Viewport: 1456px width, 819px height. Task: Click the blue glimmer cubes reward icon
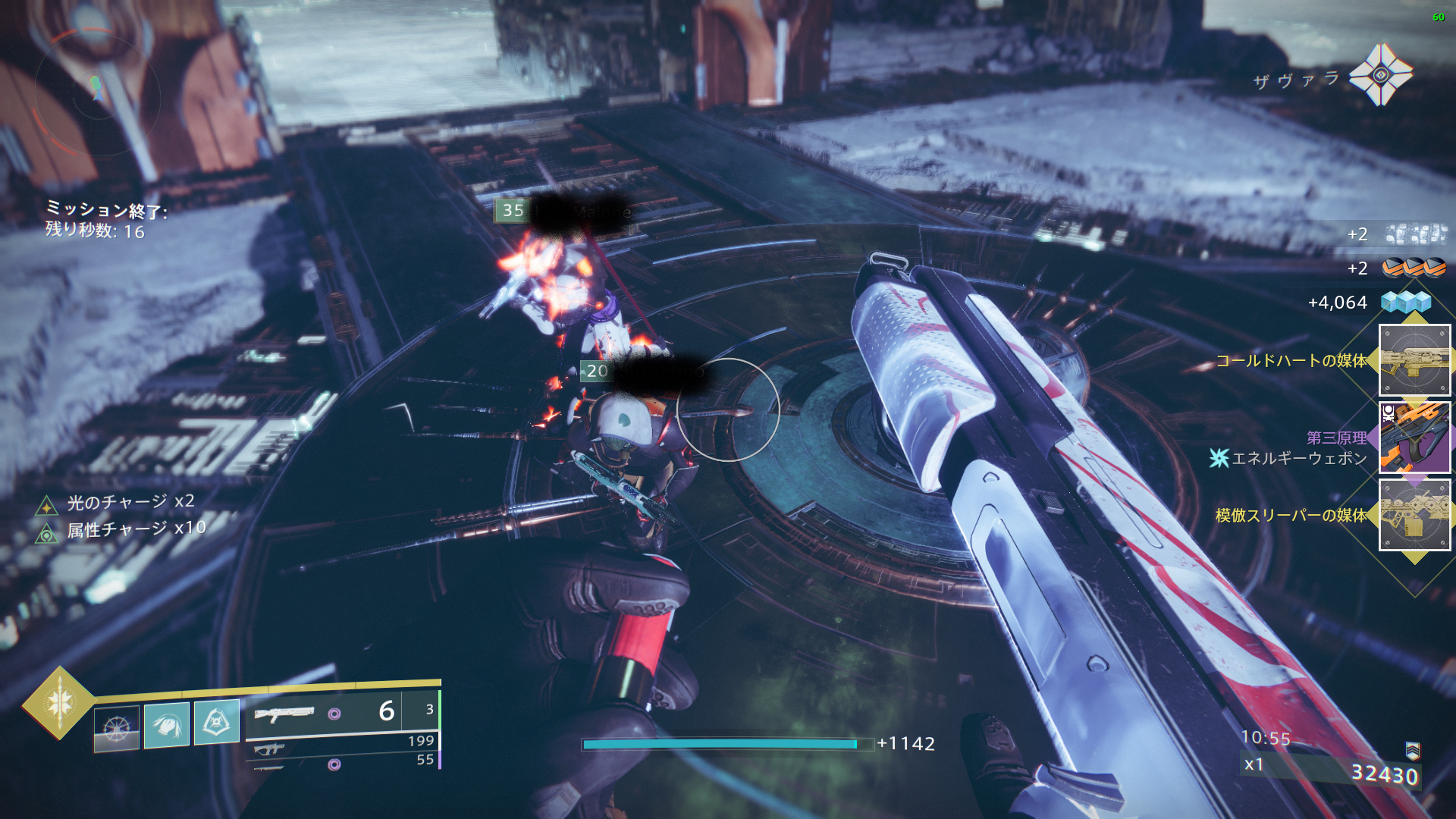pos(1406,303)
